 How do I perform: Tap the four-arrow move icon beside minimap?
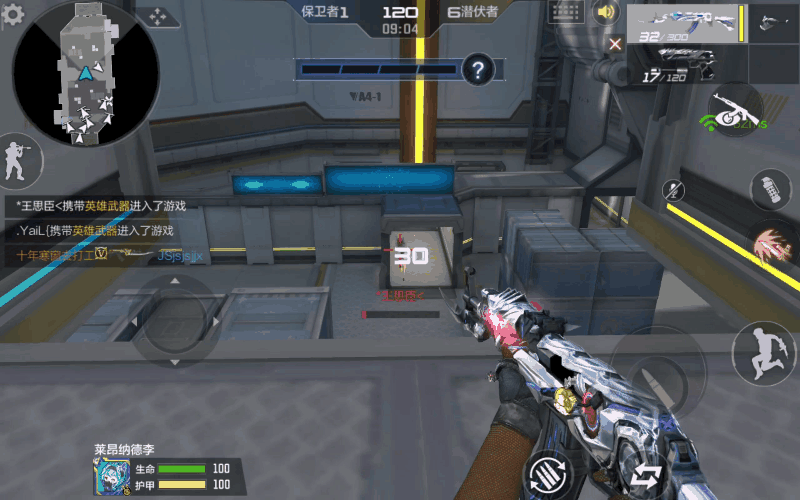pyautogui.click(x=158, y=17)
